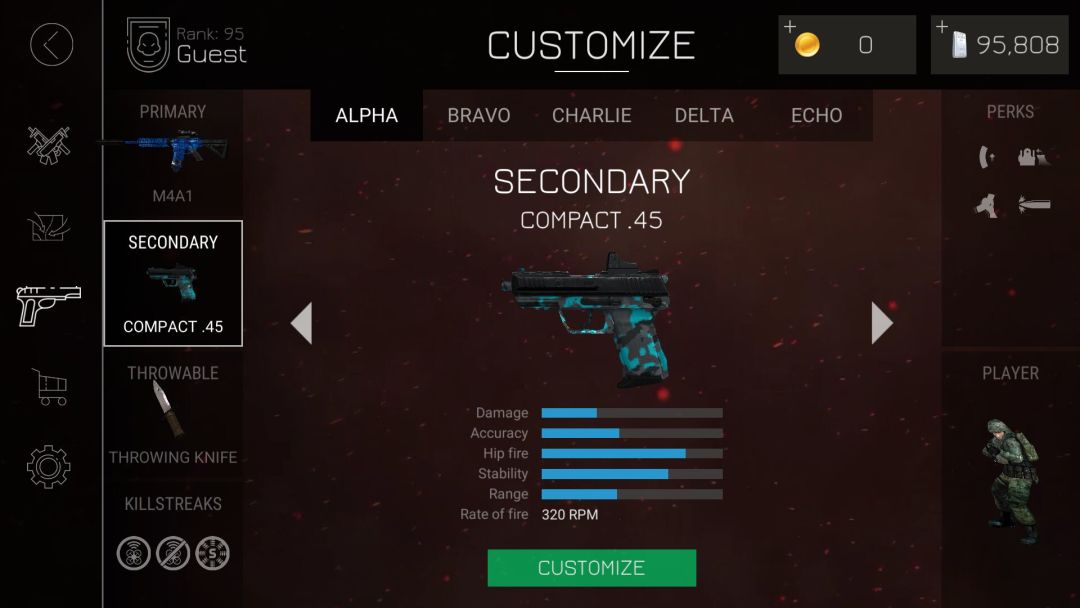This screenshot has height=608, width=1080.
Task: Go back using the arrow button
Action: 51,45
